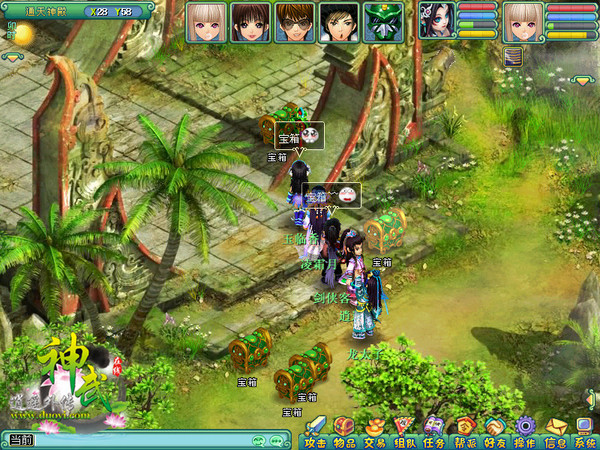Image resolution: width=600 pixels, height=450 pixels.
Task: Open the 攻击 (Attack) sword menu
Action: tap(315, 431)
